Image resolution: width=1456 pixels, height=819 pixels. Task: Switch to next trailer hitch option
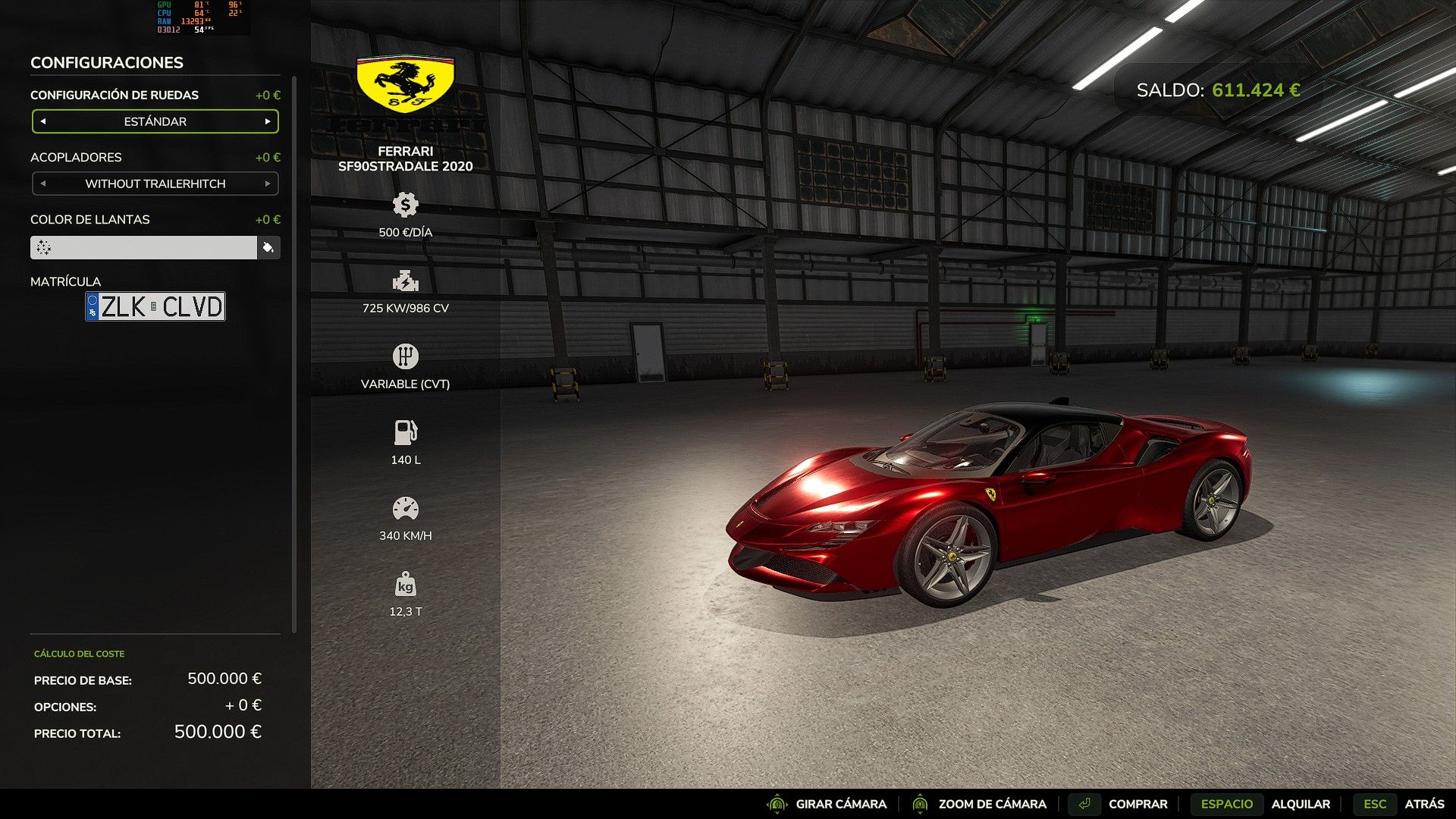pos(268,184)
